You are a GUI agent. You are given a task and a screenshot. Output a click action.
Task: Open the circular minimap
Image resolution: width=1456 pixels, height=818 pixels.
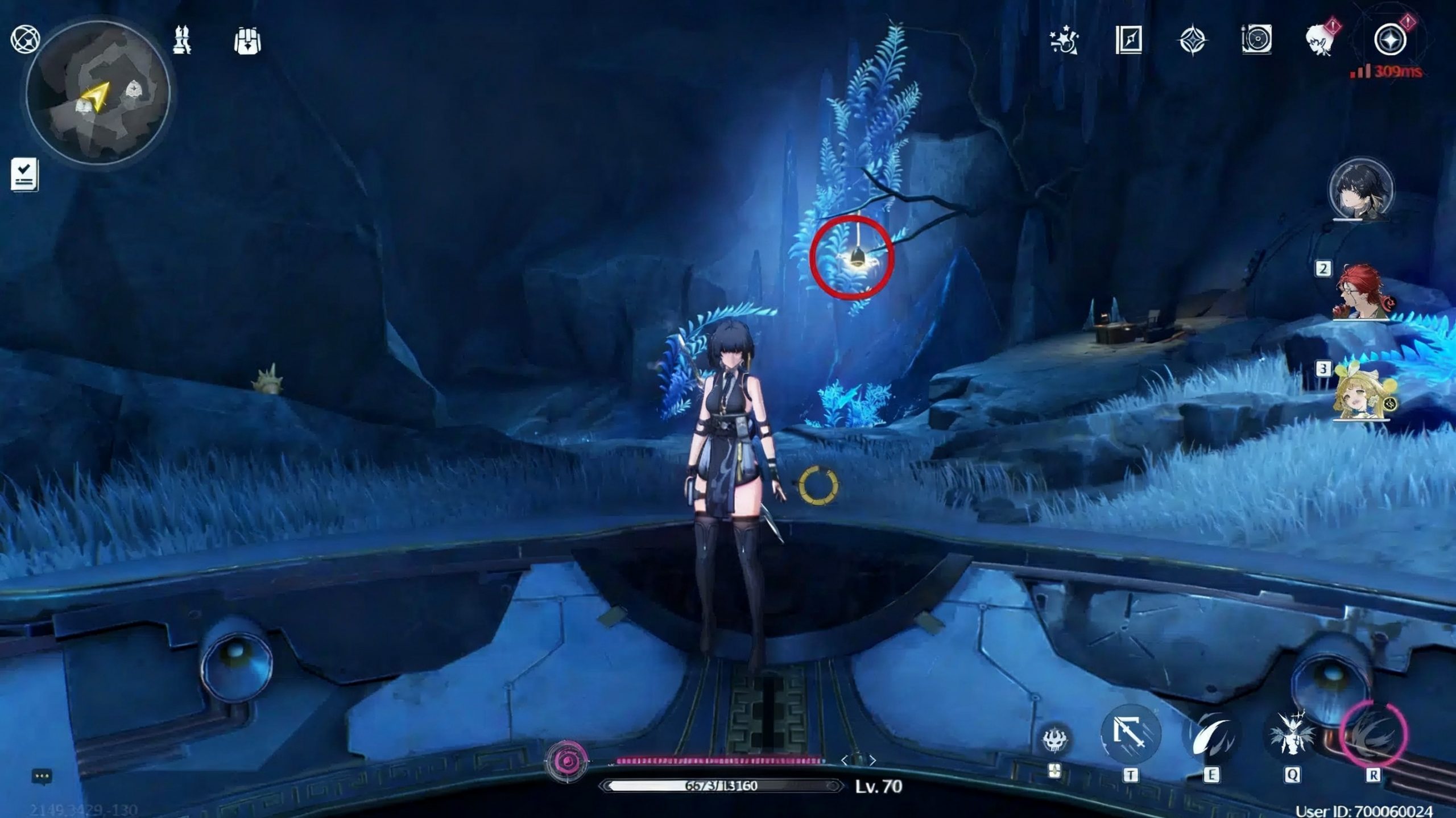tap(98, 94)
